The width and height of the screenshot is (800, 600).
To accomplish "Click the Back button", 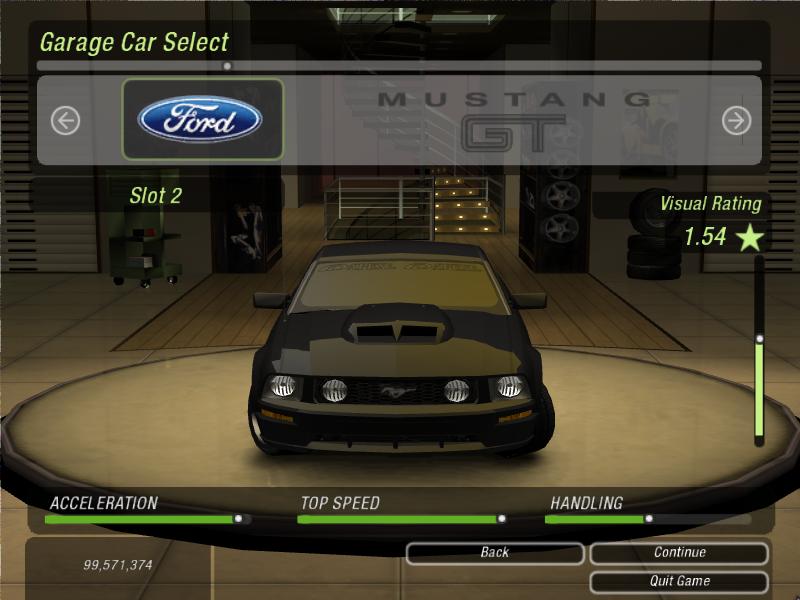I will [x=494, y=553].
